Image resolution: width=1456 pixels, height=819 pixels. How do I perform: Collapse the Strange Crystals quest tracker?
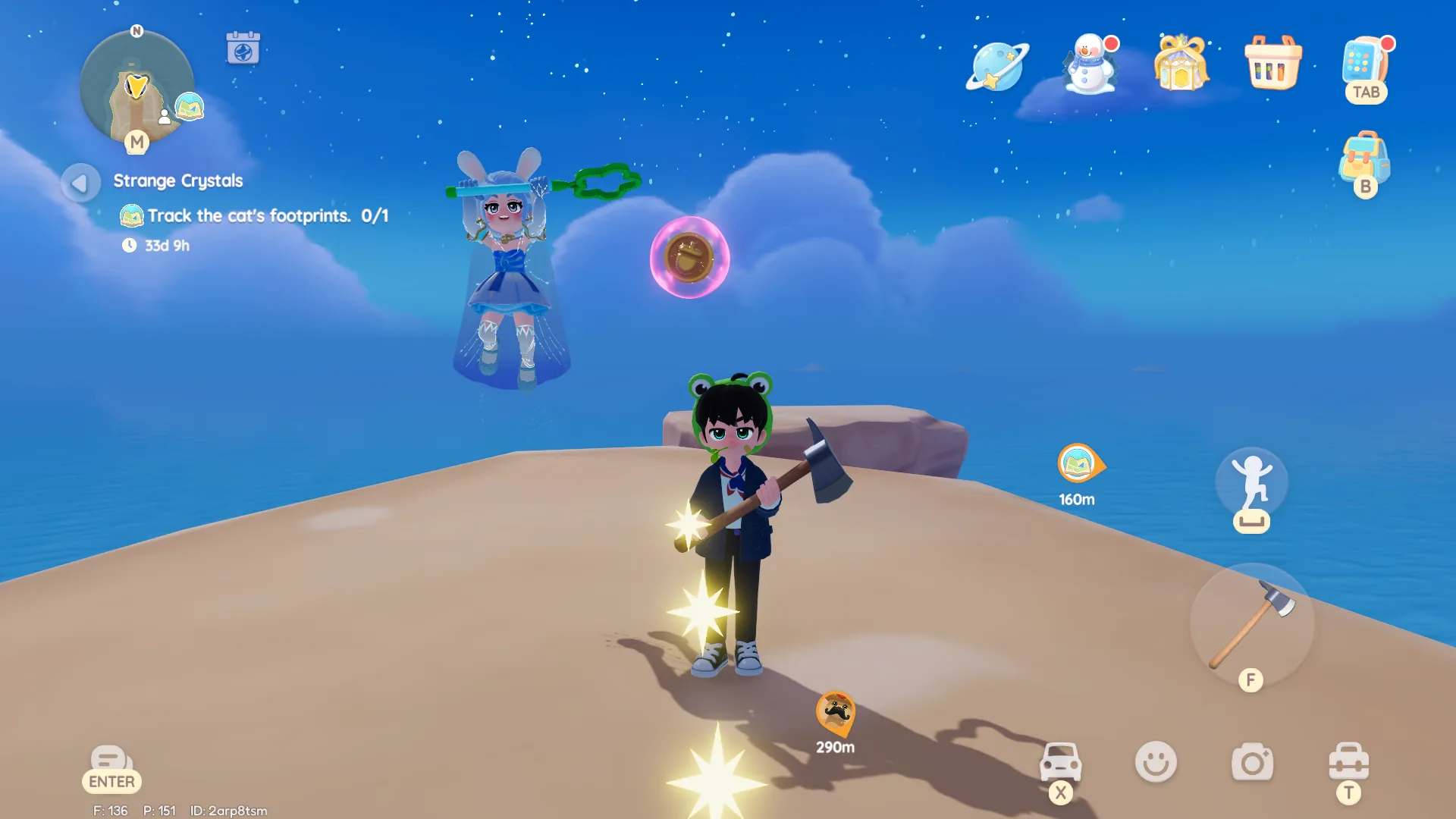click(x=80, y=182)
